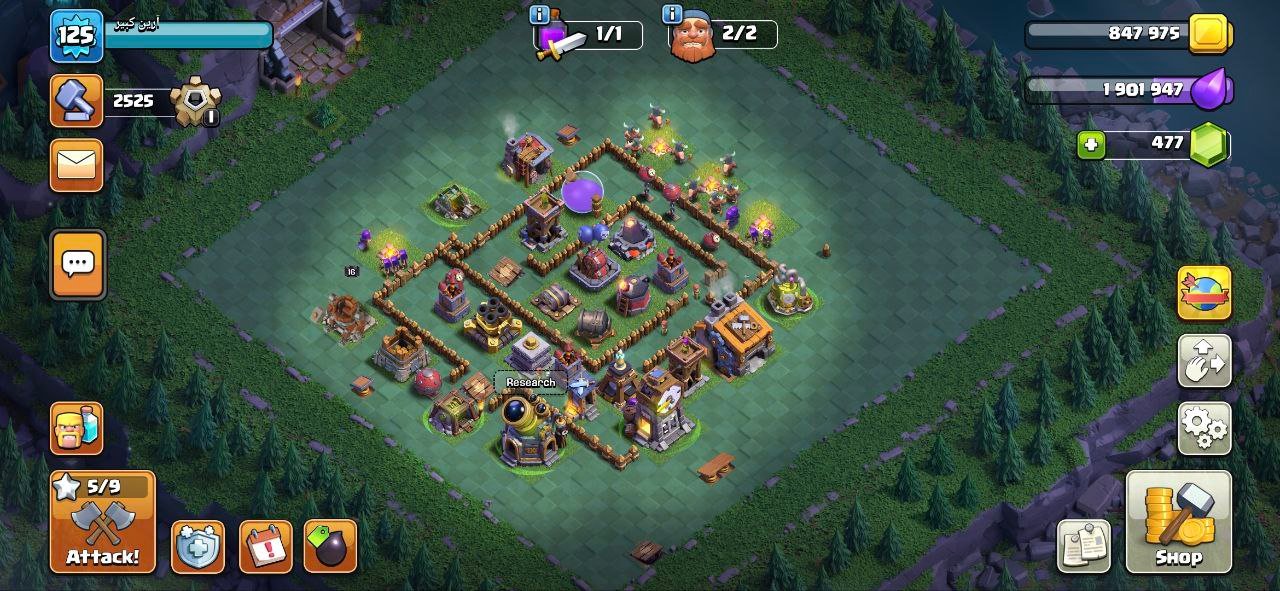Open the Builder Hammer trophies panel

click(x=77, y=101)
